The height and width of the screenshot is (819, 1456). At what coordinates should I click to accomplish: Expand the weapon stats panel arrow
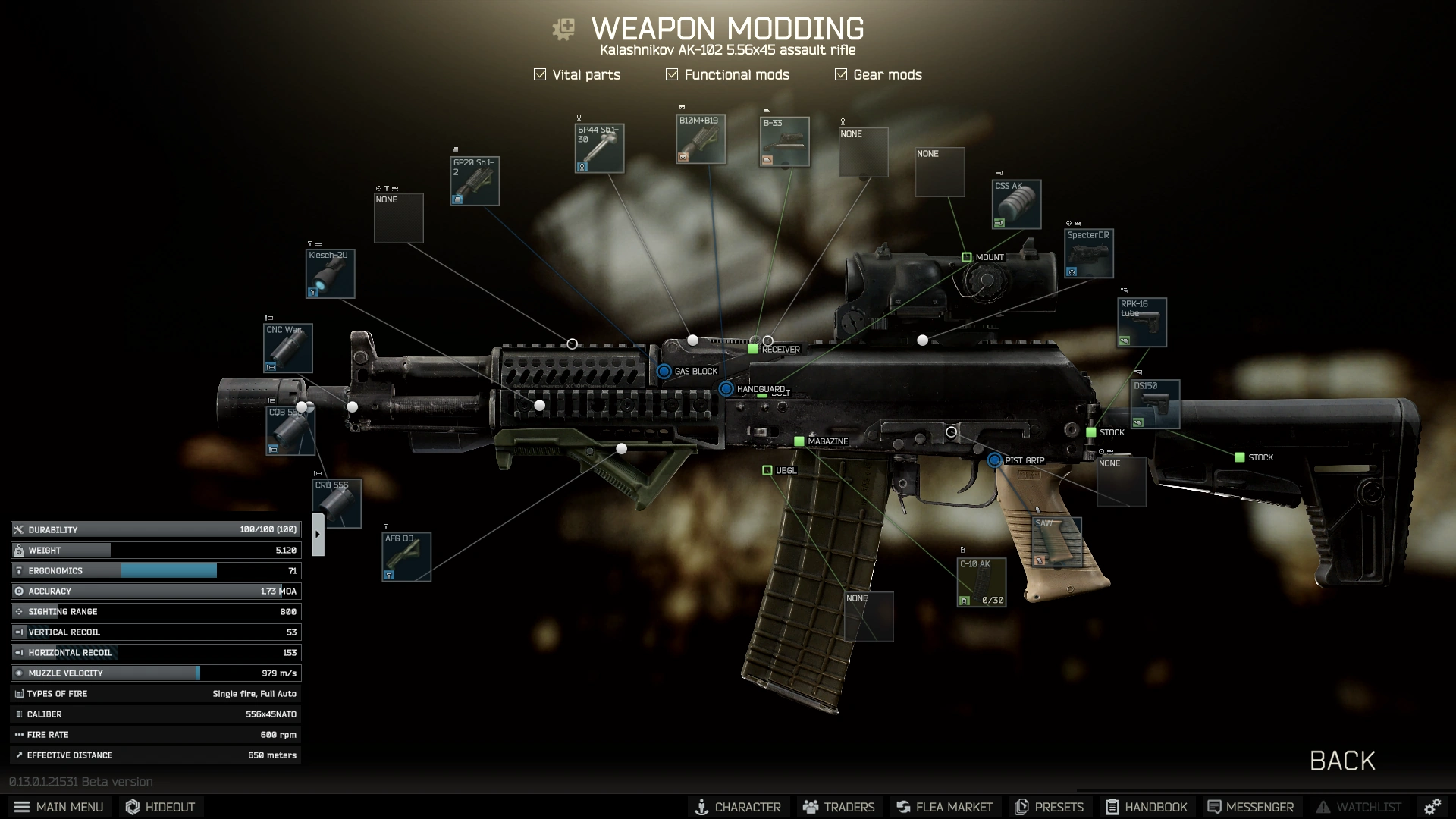318,533
